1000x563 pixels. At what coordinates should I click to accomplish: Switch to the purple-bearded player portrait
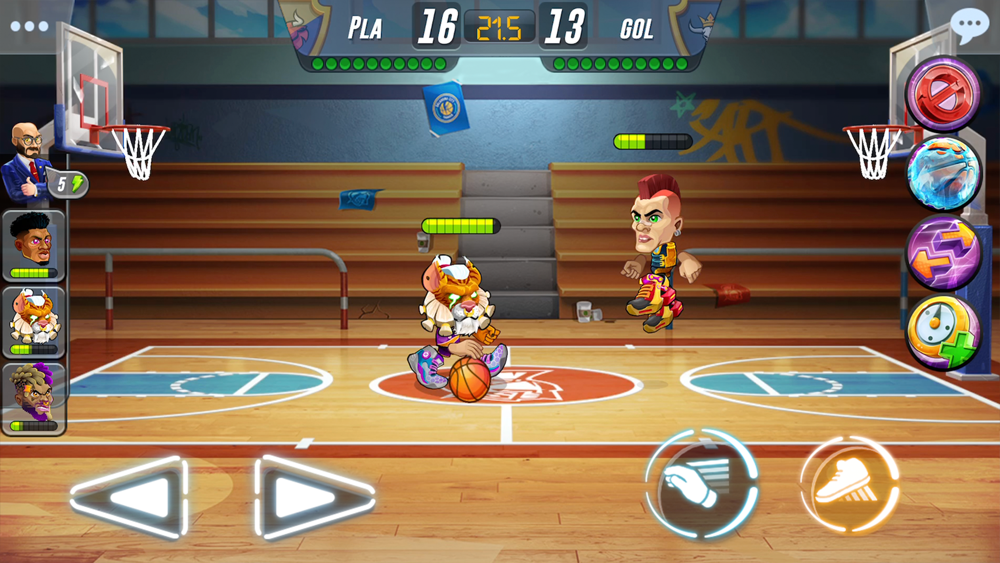(x=34, y=398)
